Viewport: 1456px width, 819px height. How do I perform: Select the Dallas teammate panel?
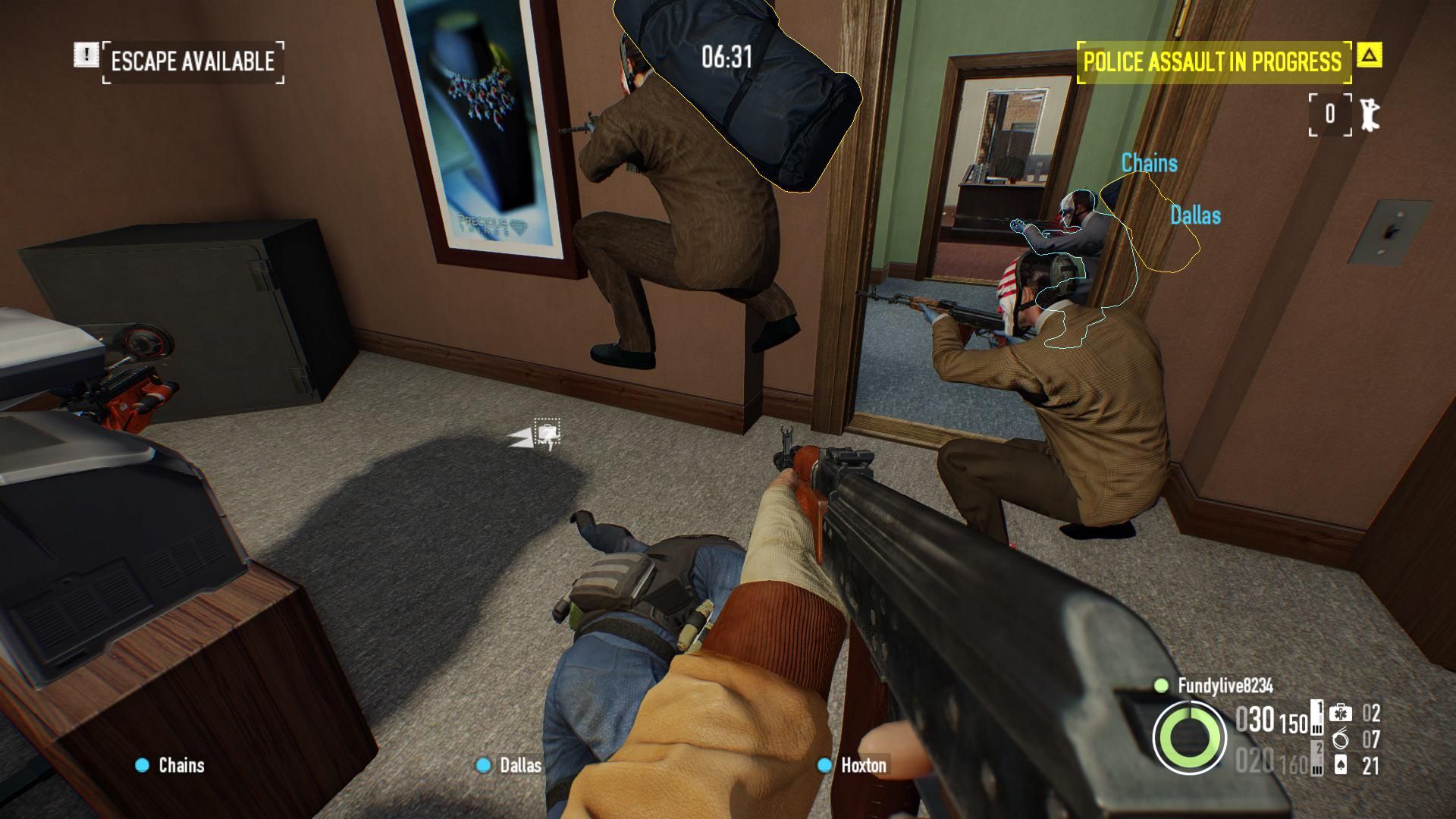(x=510, y=765)
